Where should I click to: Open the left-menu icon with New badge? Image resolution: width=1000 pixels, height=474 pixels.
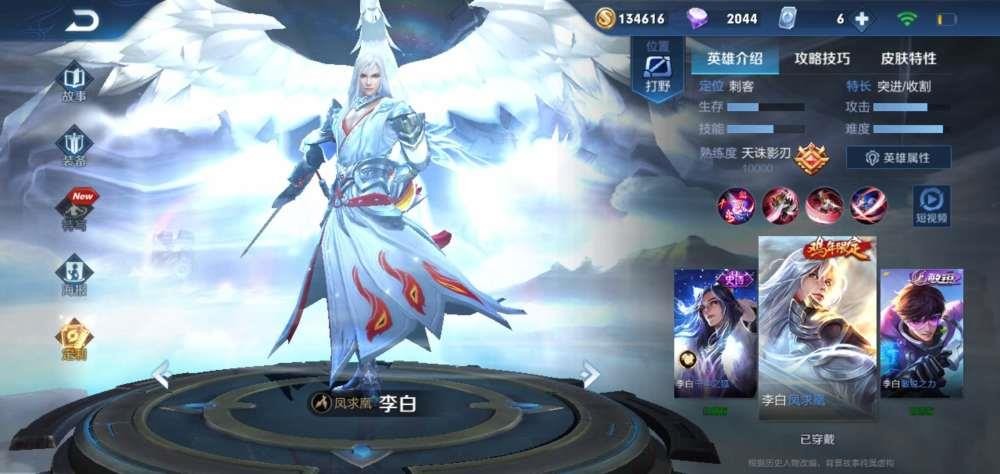pyautogui.click(x=74, y=208)
